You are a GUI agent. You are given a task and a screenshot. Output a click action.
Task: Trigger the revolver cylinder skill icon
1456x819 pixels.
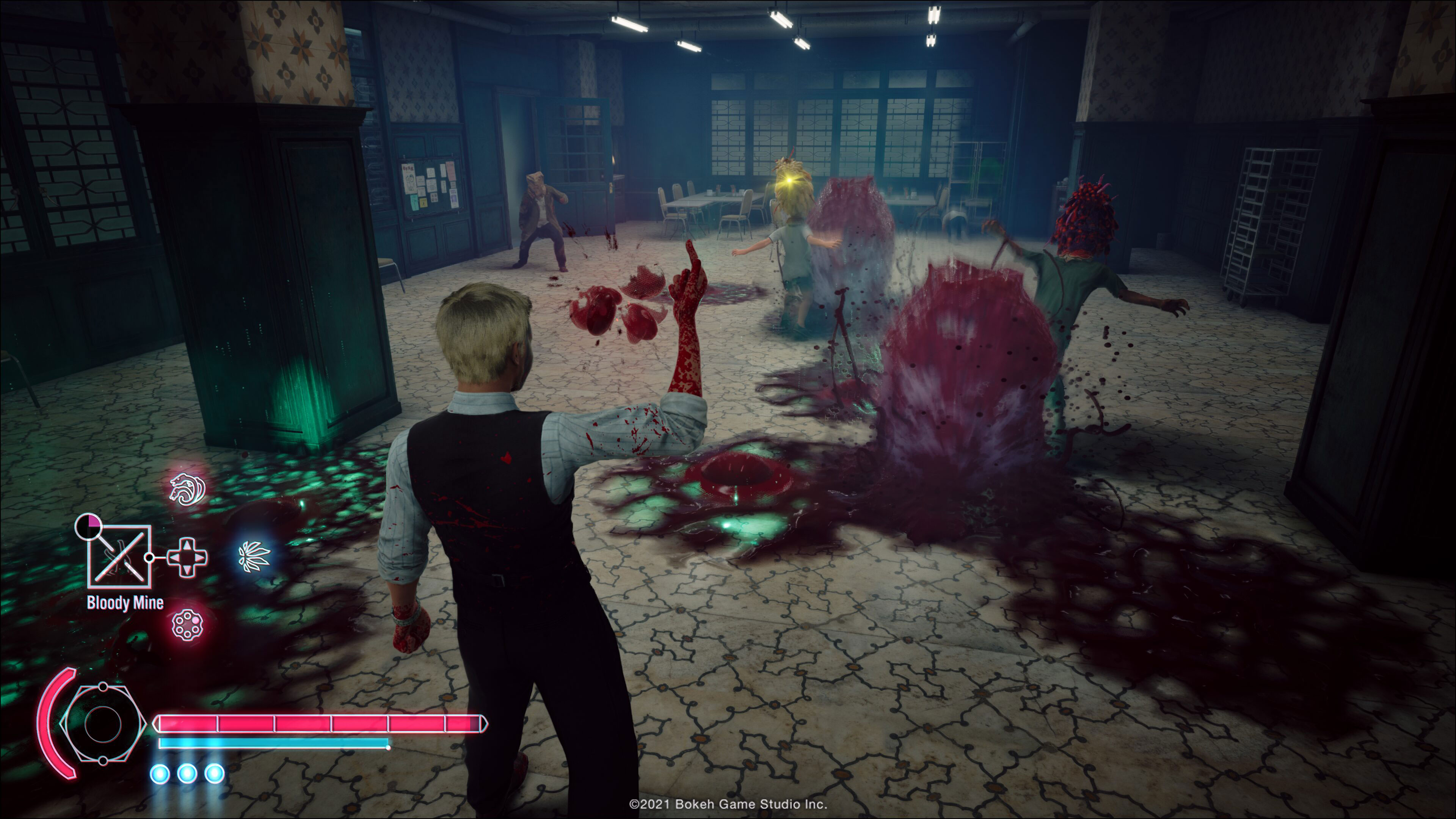(x=187, y=624)
